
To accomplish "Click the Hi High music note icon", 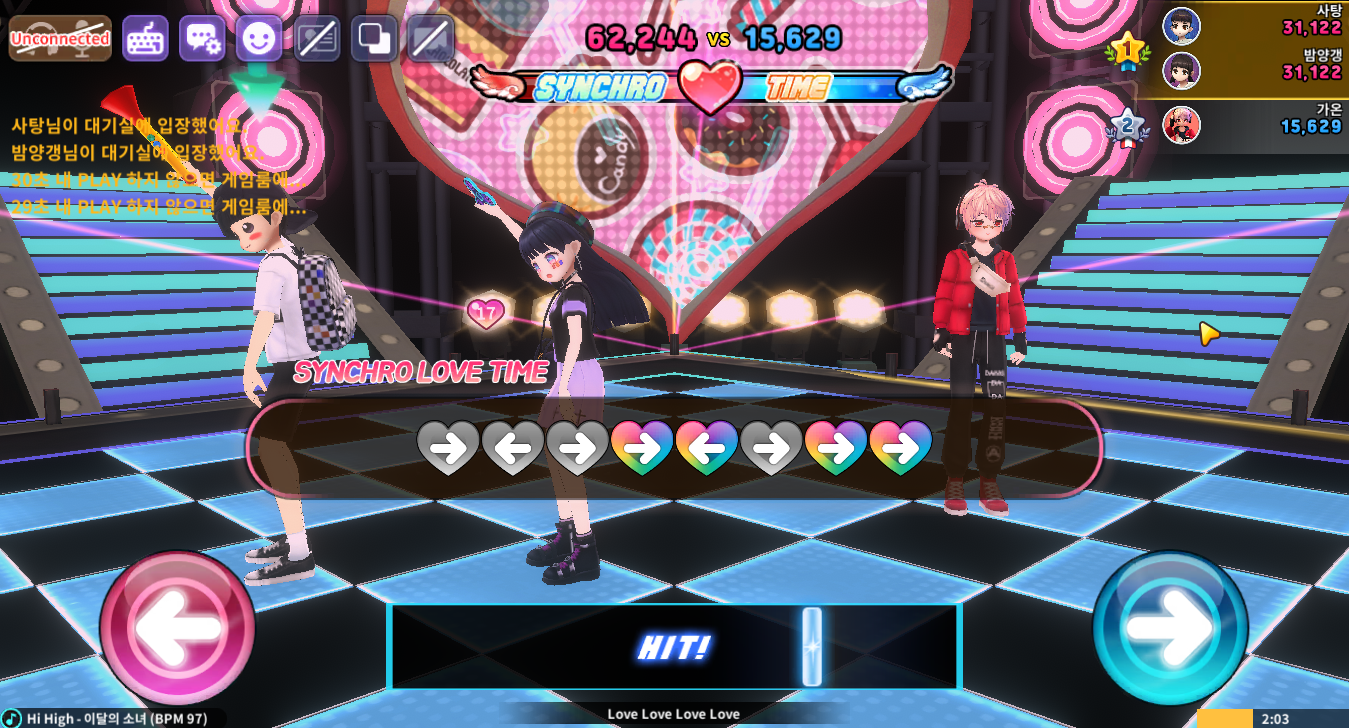I will (x=12, y=718).
